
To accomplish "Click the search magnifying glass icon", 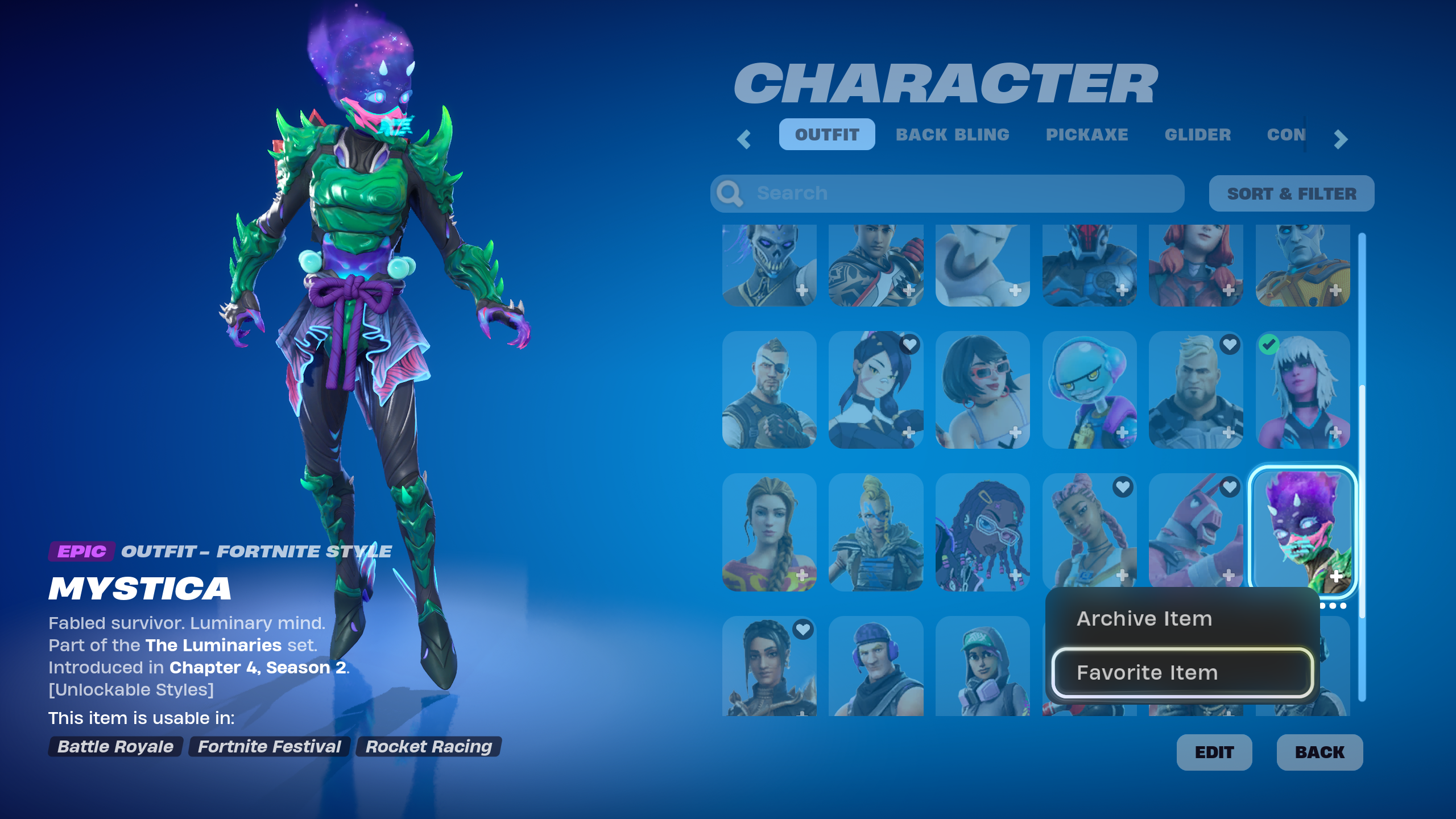I will click(730, 193).
